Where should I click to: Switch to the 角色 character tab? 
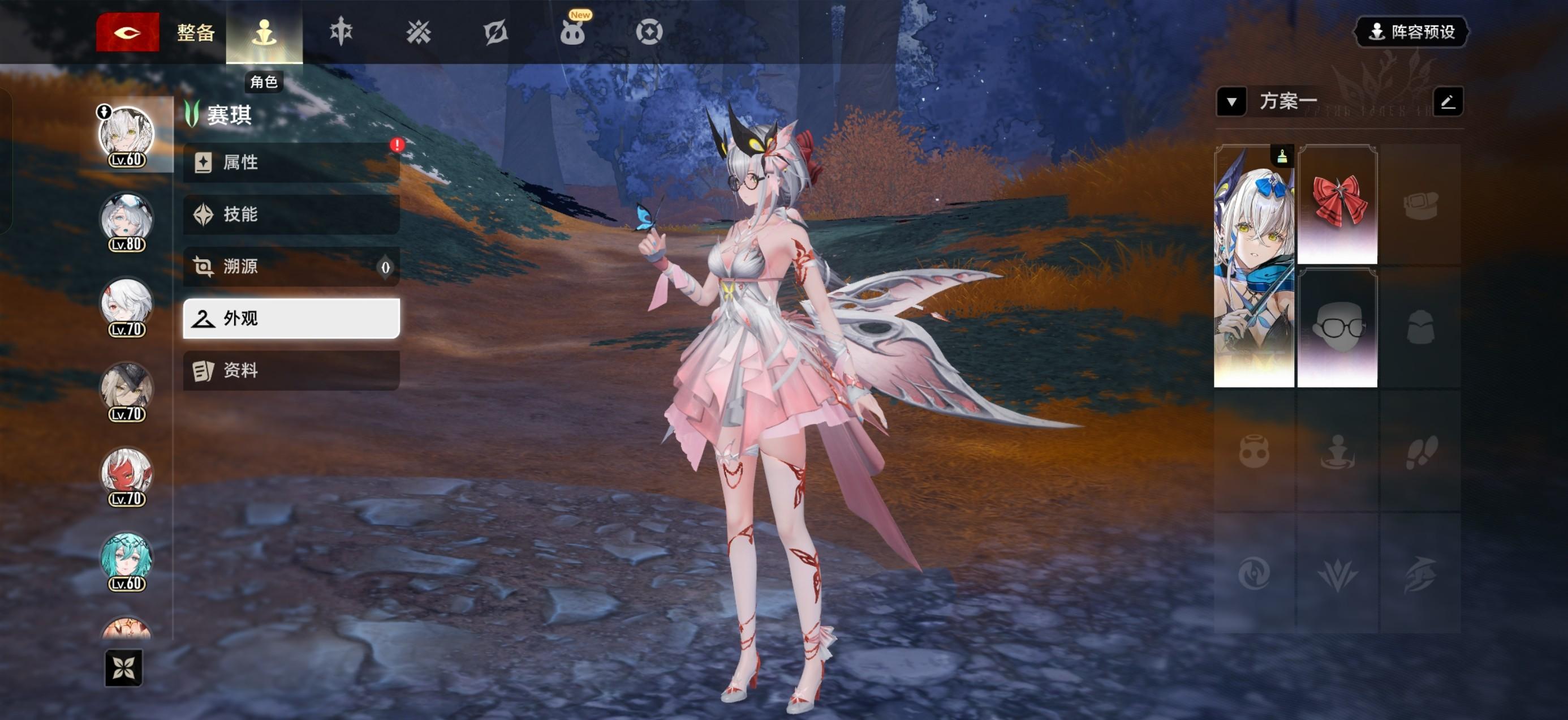tap(264, 32)
